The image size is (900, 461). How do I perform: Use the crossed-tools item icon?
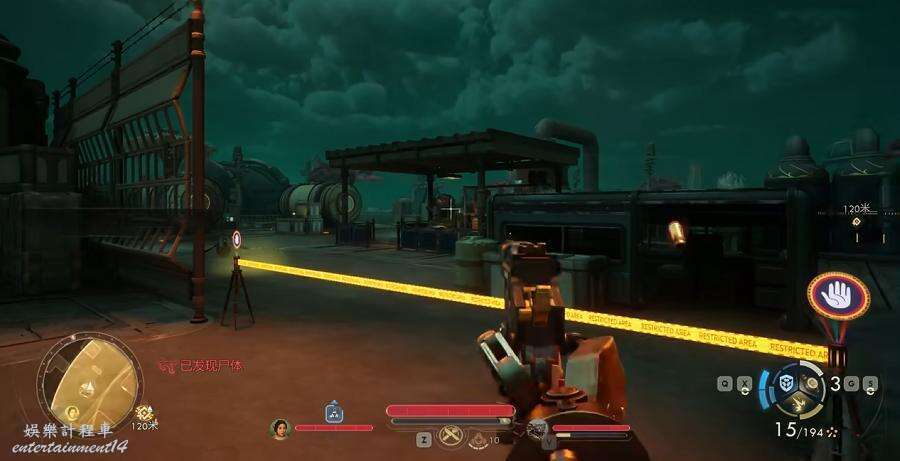coord(451,435)
